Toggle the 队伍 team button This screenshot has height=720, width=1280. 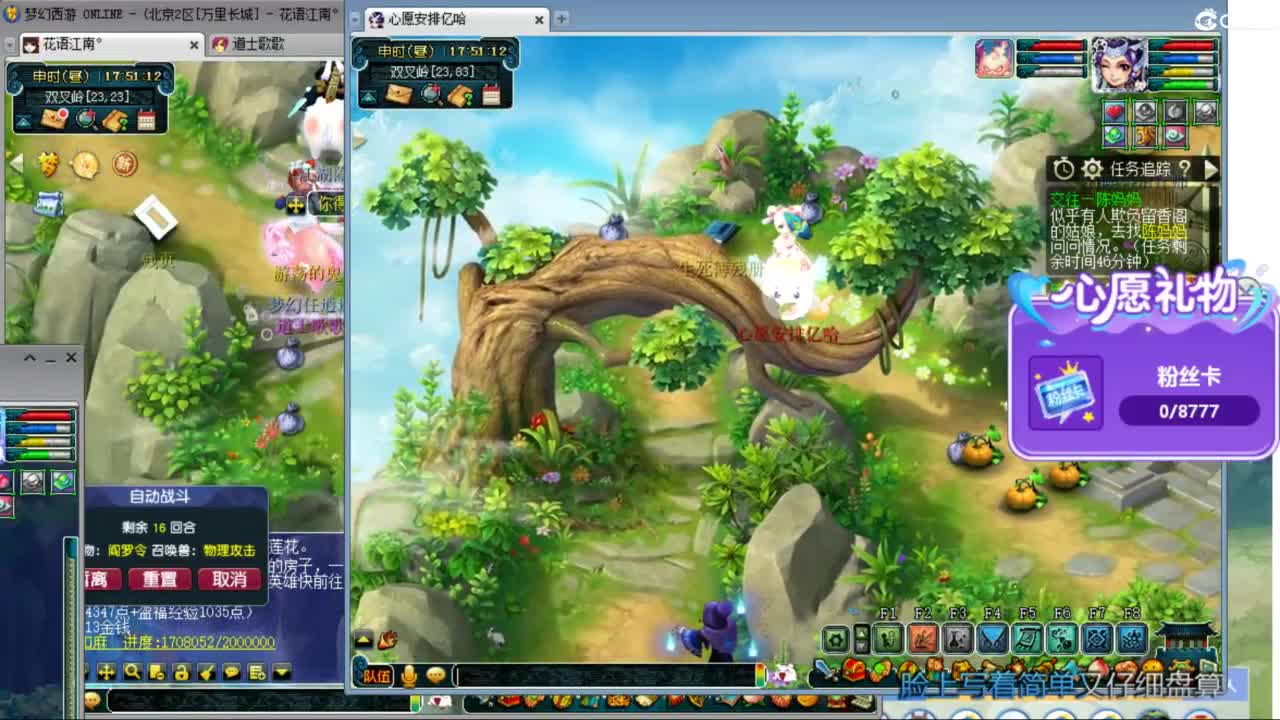coord(377,675)
